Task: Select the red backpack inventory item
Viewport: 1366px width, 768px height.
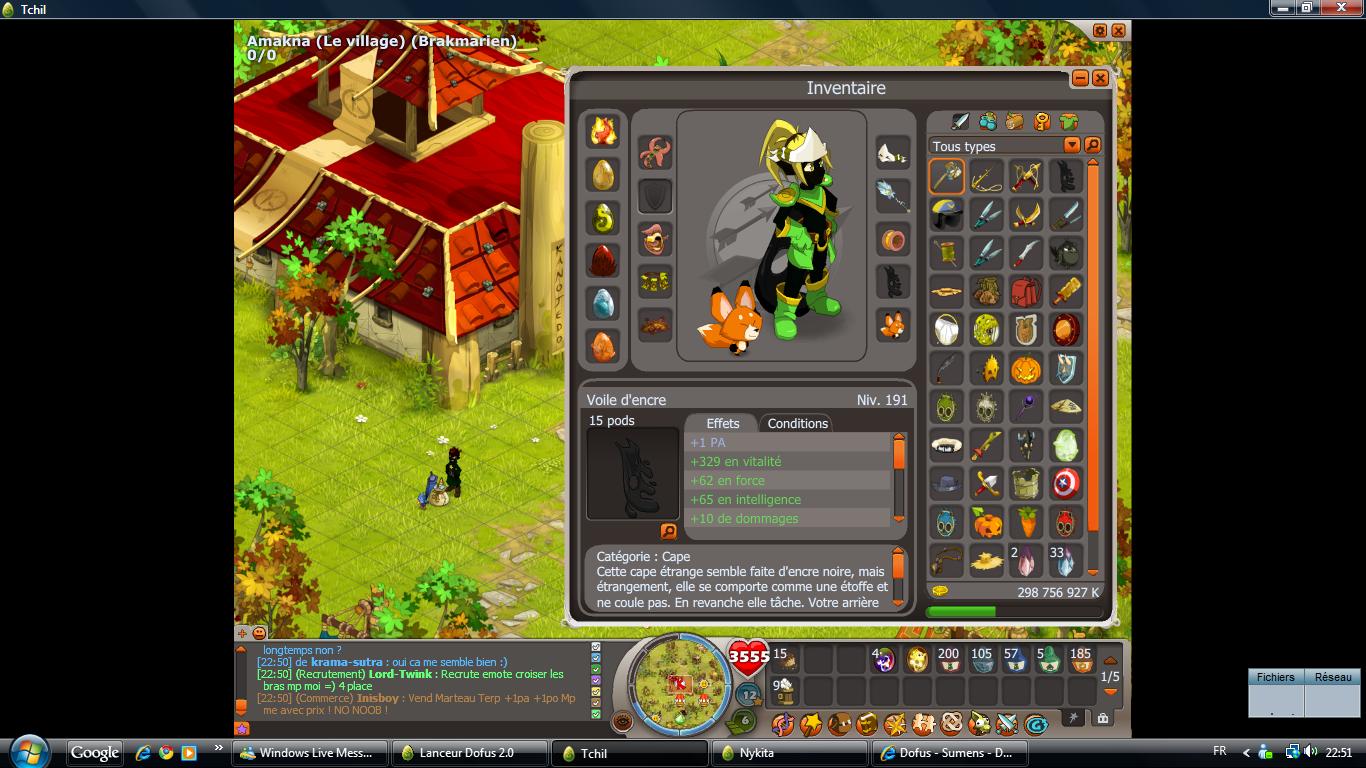Action: 1025,292
